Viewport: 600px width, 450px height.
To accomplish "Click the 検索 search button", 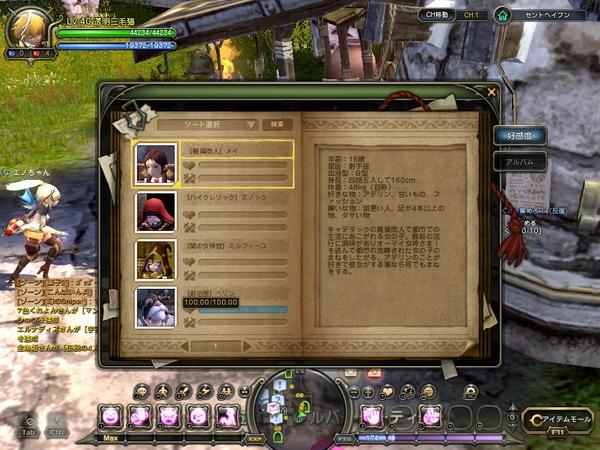I will click(276, 124).
